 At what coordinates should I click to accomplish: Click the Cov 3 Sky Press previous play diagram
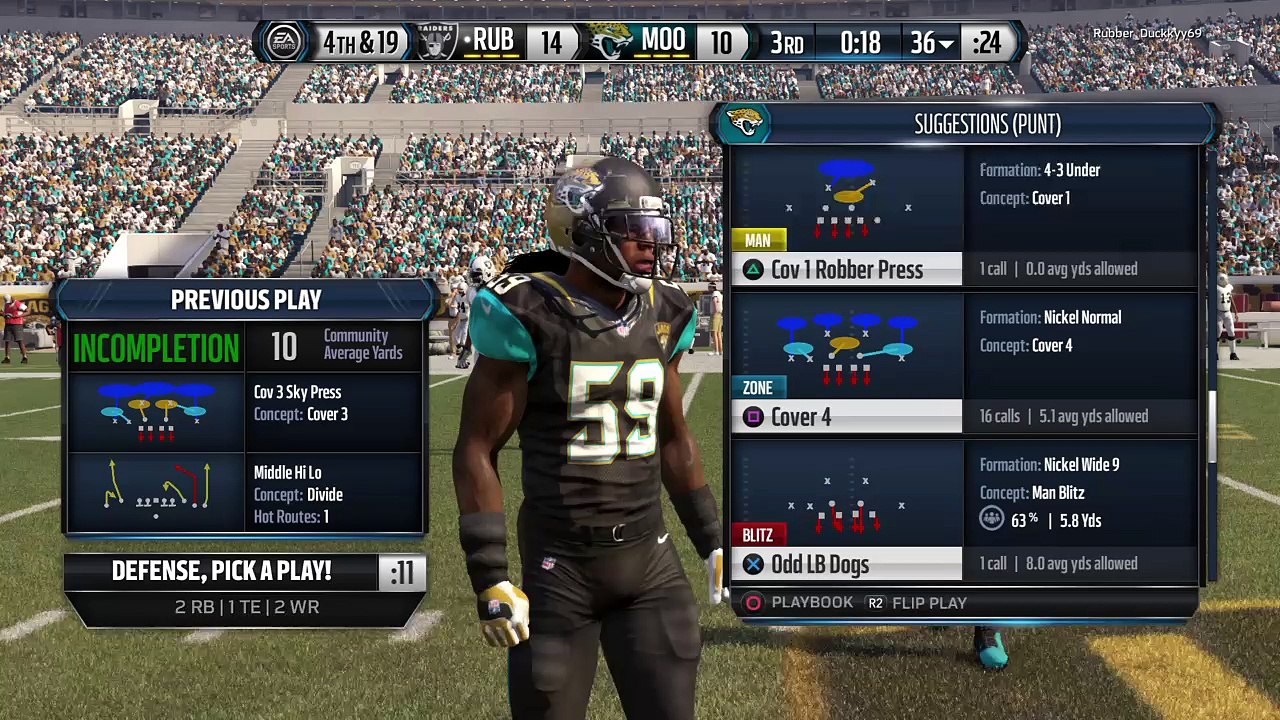(x=155, y=412)
